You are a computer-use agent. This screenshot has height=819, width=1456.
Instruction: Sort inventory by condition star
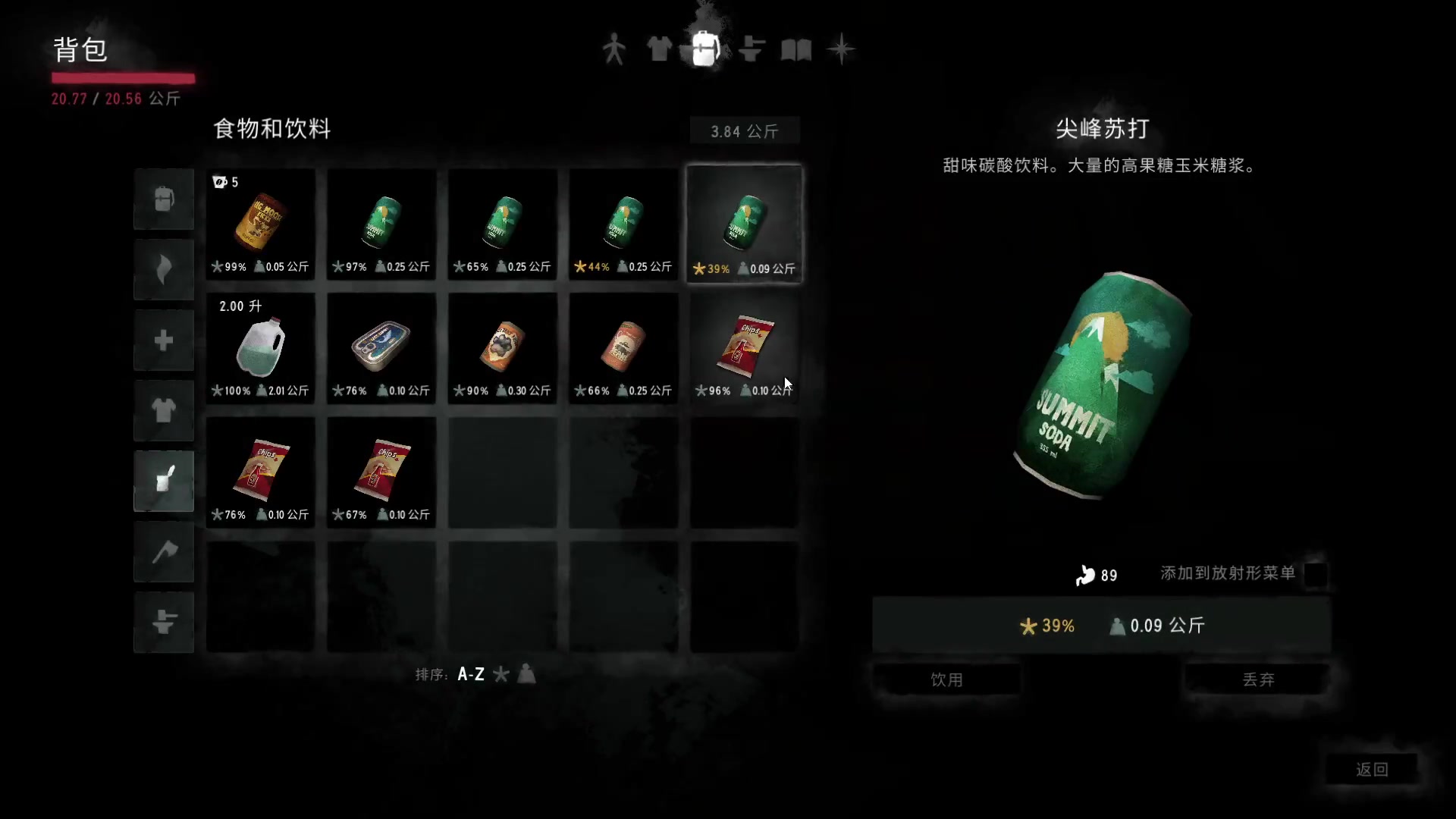[501, 674]
